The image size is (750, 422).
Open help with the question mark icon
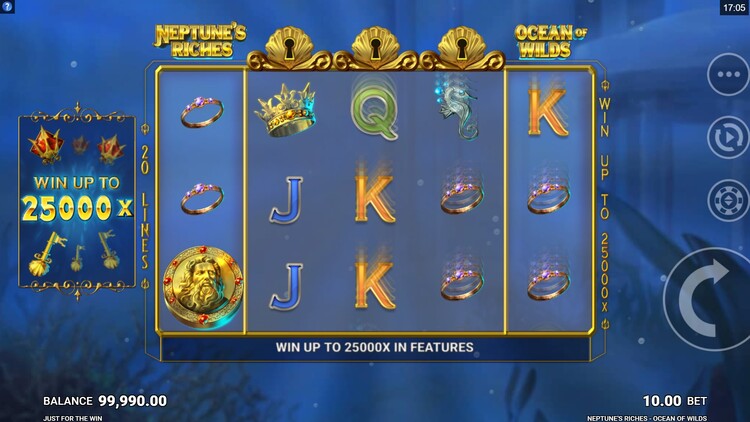[x=8, y=7]
